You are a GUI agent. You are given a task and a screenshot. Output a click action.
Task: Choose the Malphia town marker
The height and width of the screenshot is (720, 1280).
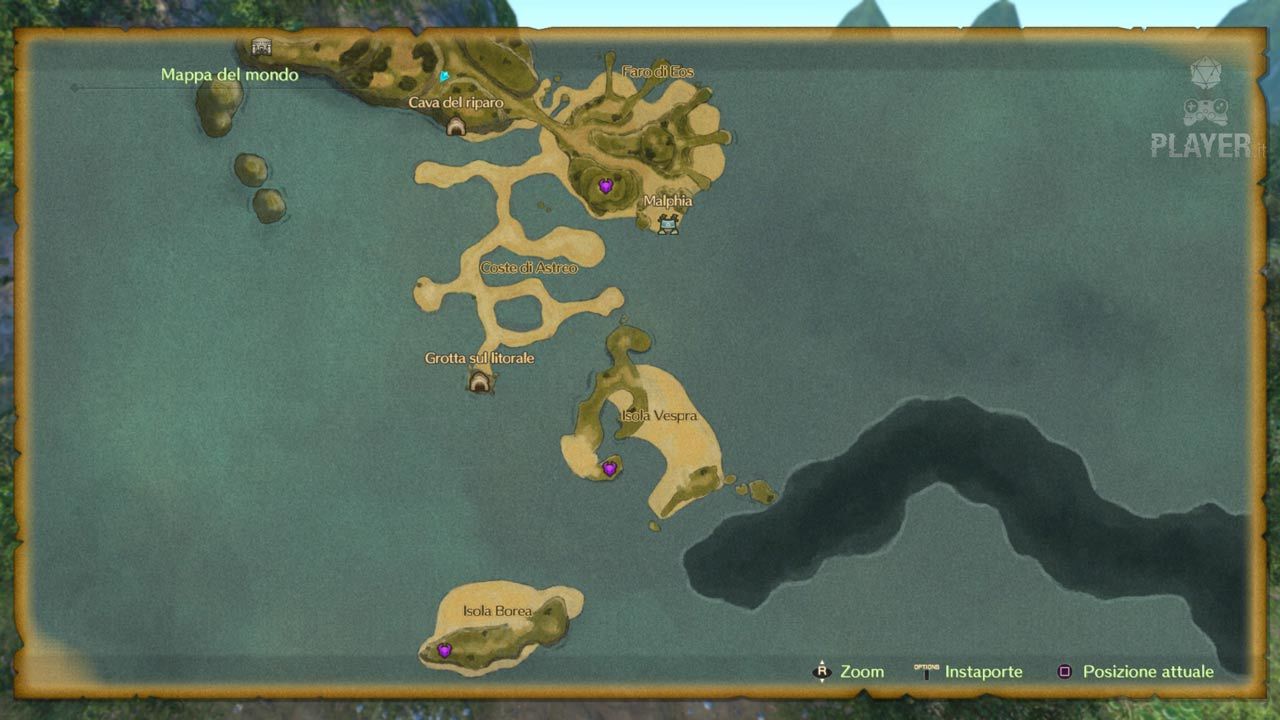tap(668, 224)
